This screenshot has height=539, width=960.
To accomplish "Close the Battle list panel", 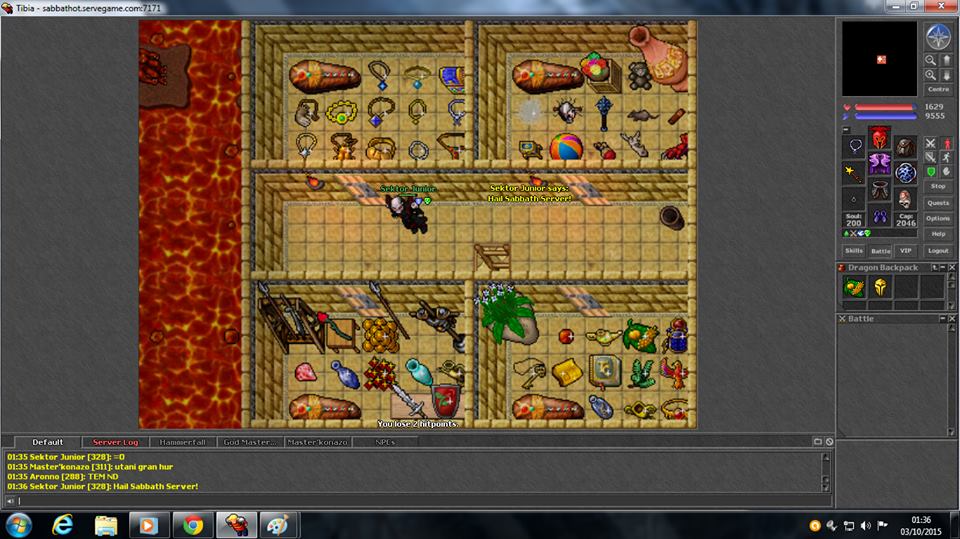I will tap(842, 319).
